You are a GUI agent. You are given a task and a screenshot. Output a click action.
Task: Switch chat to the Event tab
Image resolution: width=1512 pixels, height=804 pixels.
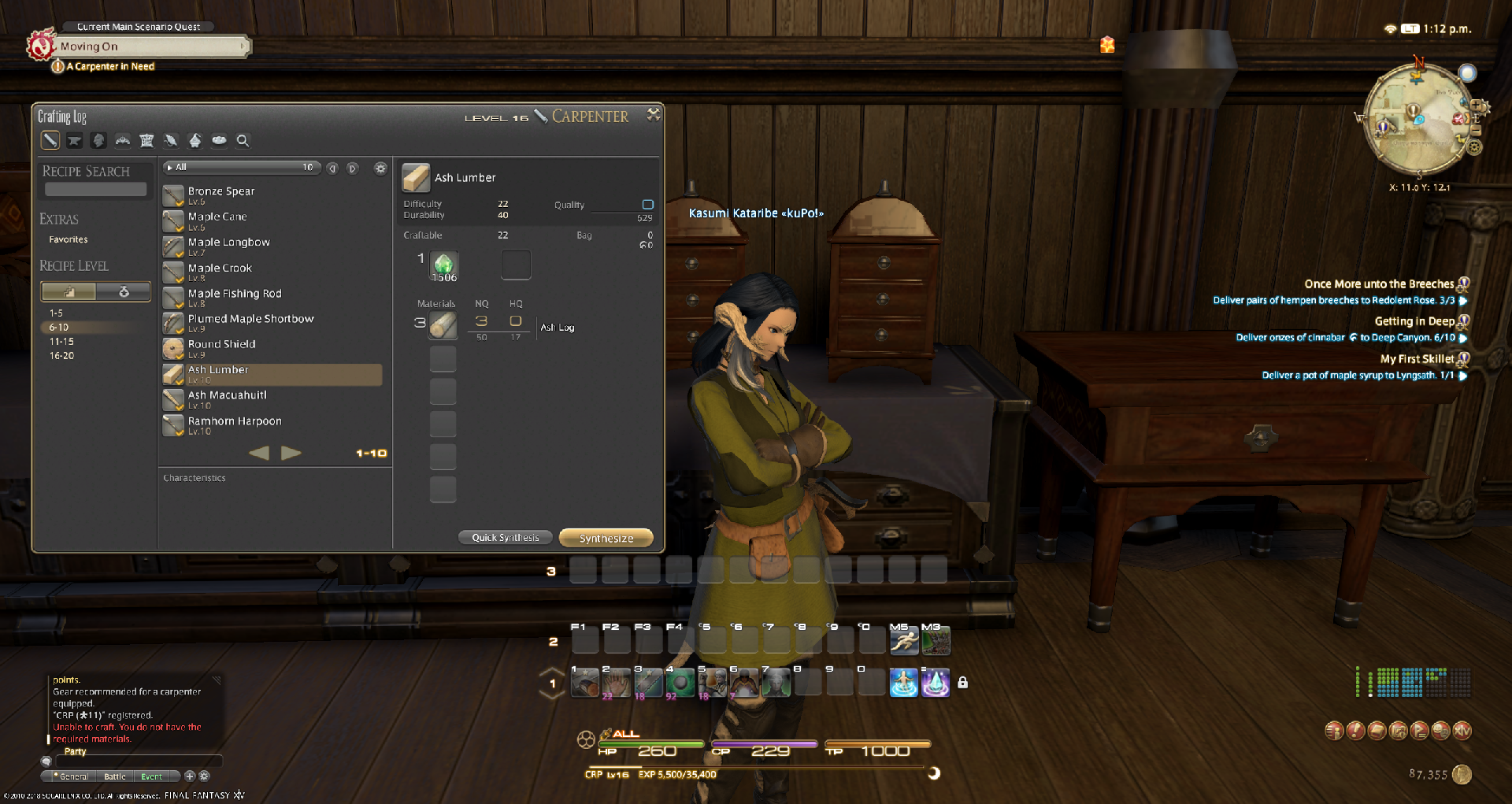pyautogui.click(x=151, y=776)
